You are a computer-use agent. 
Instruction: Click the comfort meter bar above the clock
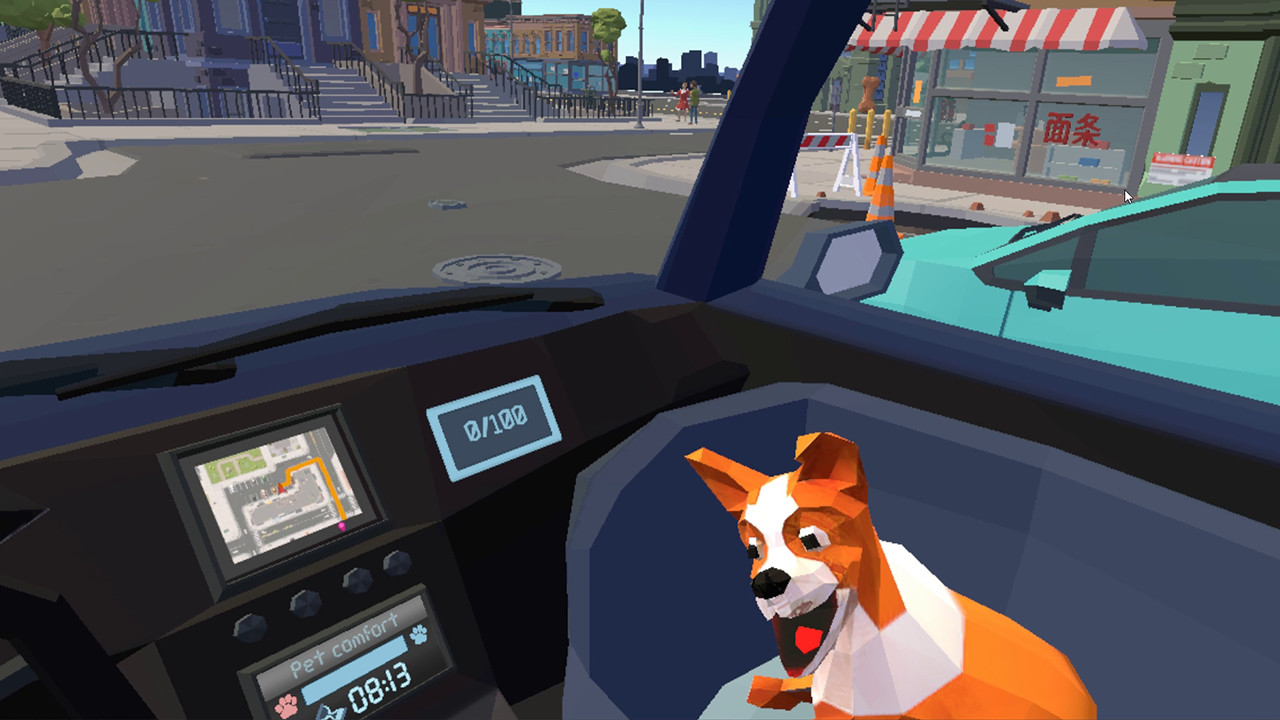point(356,668)
